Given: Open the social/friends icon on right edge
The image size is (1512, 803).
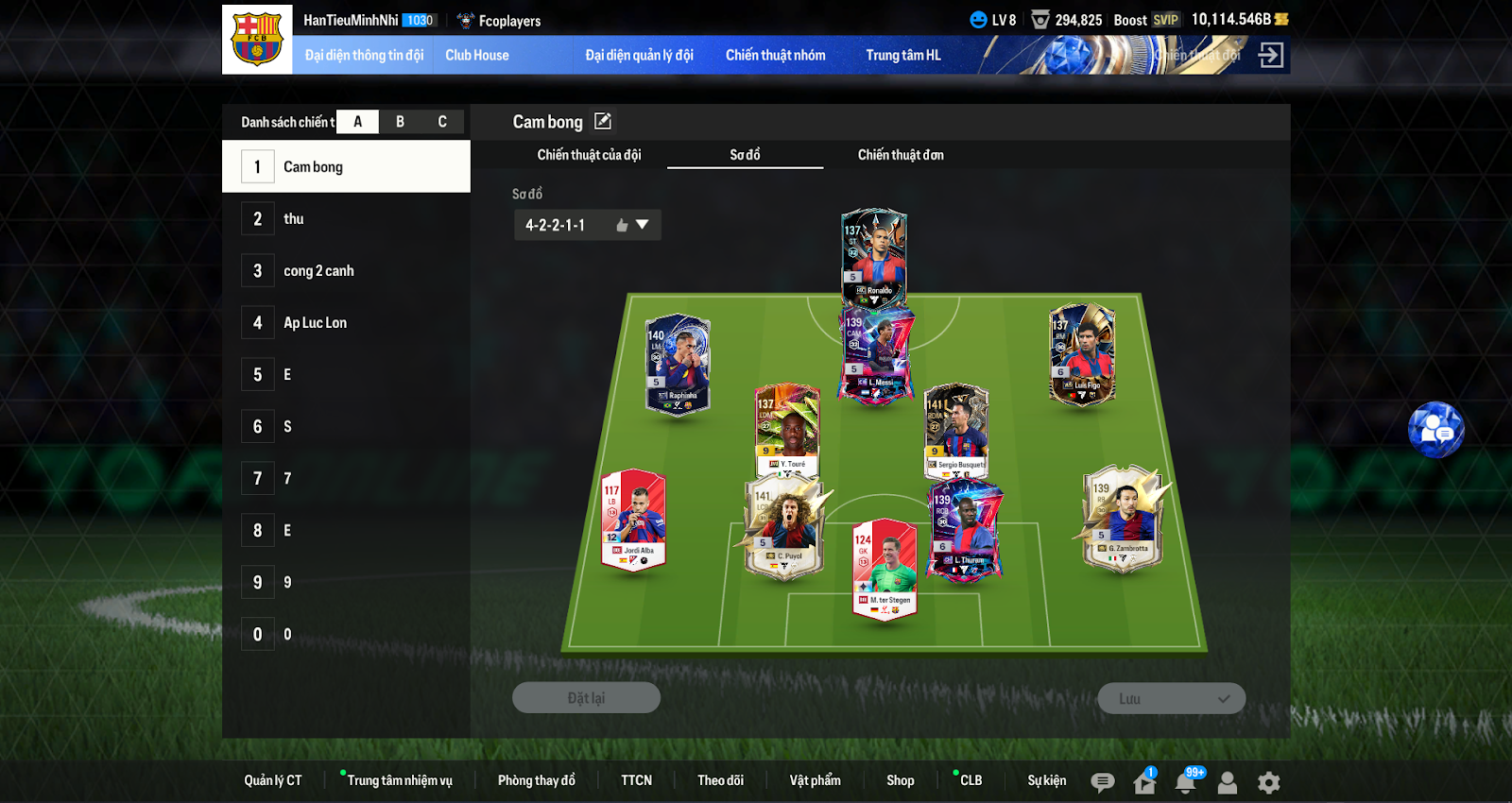Looking at the screenshot, I should [x=1435, y=430].
